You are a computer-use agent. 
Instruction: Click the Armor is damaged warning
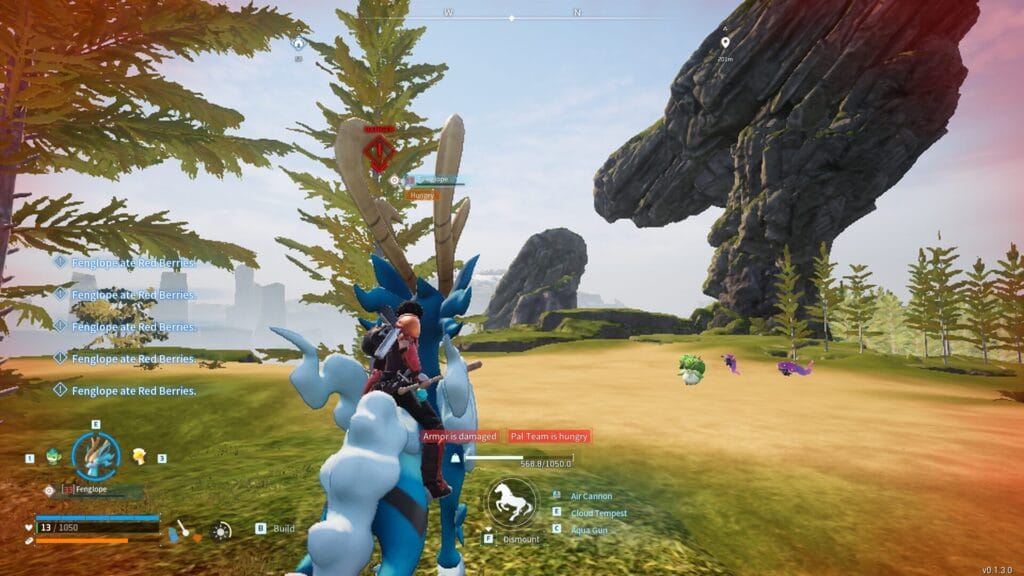pos(459,436)
